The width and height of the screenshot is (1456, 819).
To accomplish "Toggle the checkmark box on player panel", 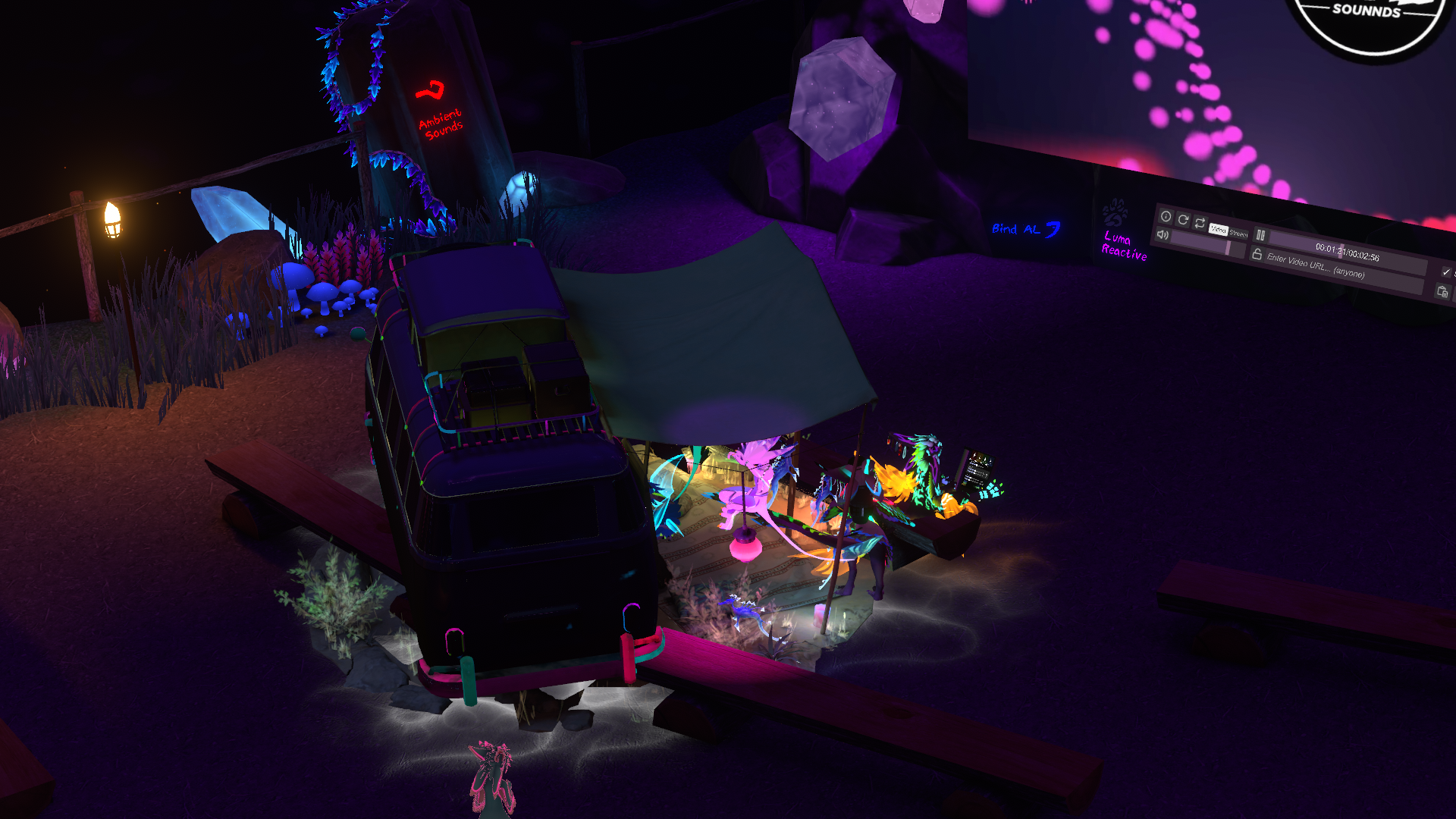I will pos(1445,271).
